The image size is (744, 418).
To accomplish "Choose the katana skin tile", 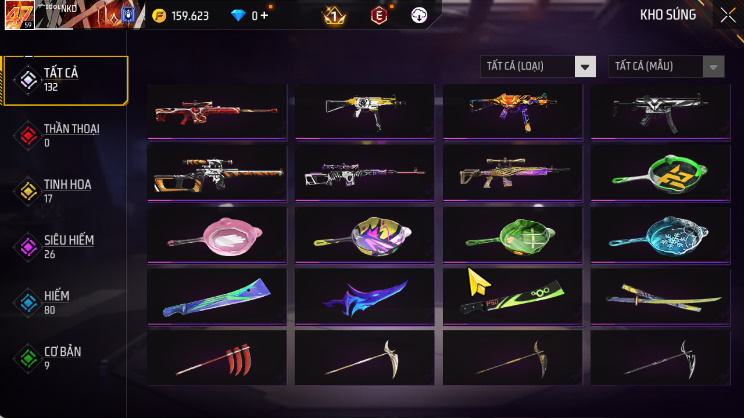I will pyautogui.click(x=661, y=294).
